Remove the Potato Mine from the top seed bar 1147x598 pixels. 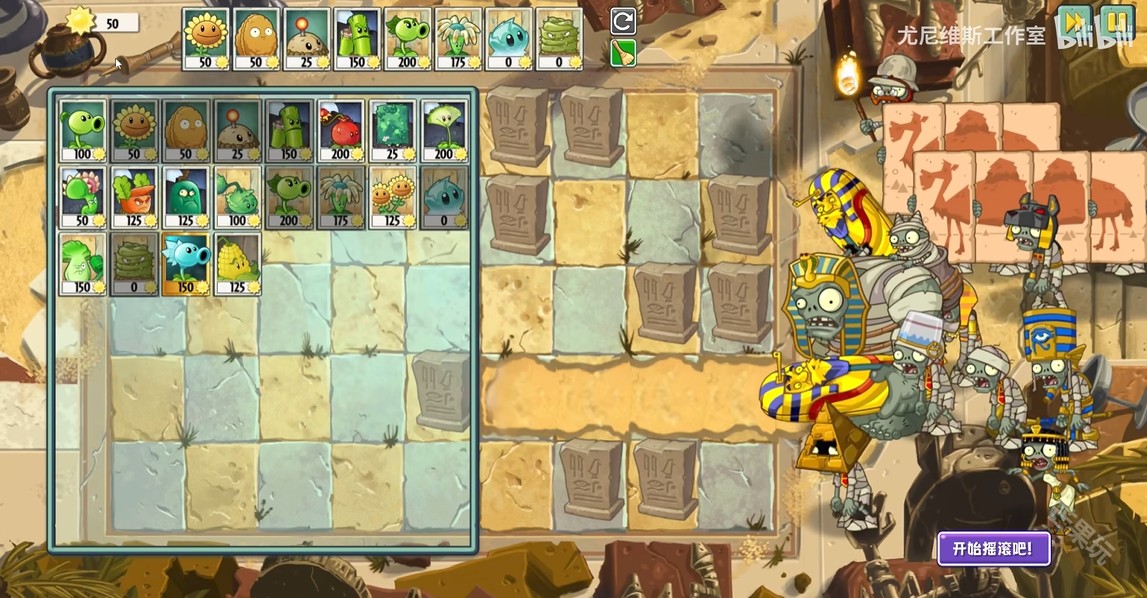coord(308,39)
